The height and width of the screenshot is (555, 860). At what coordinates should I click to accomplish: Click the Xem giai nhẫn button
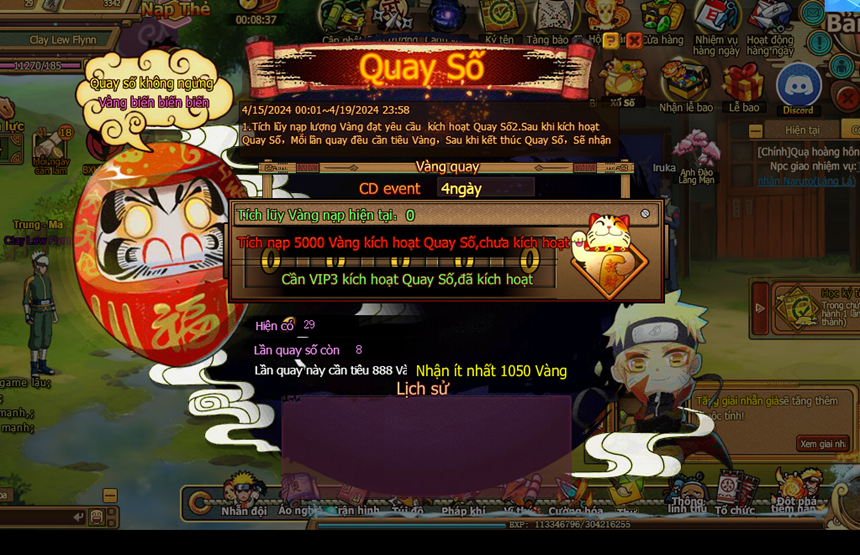click(822, 443)
